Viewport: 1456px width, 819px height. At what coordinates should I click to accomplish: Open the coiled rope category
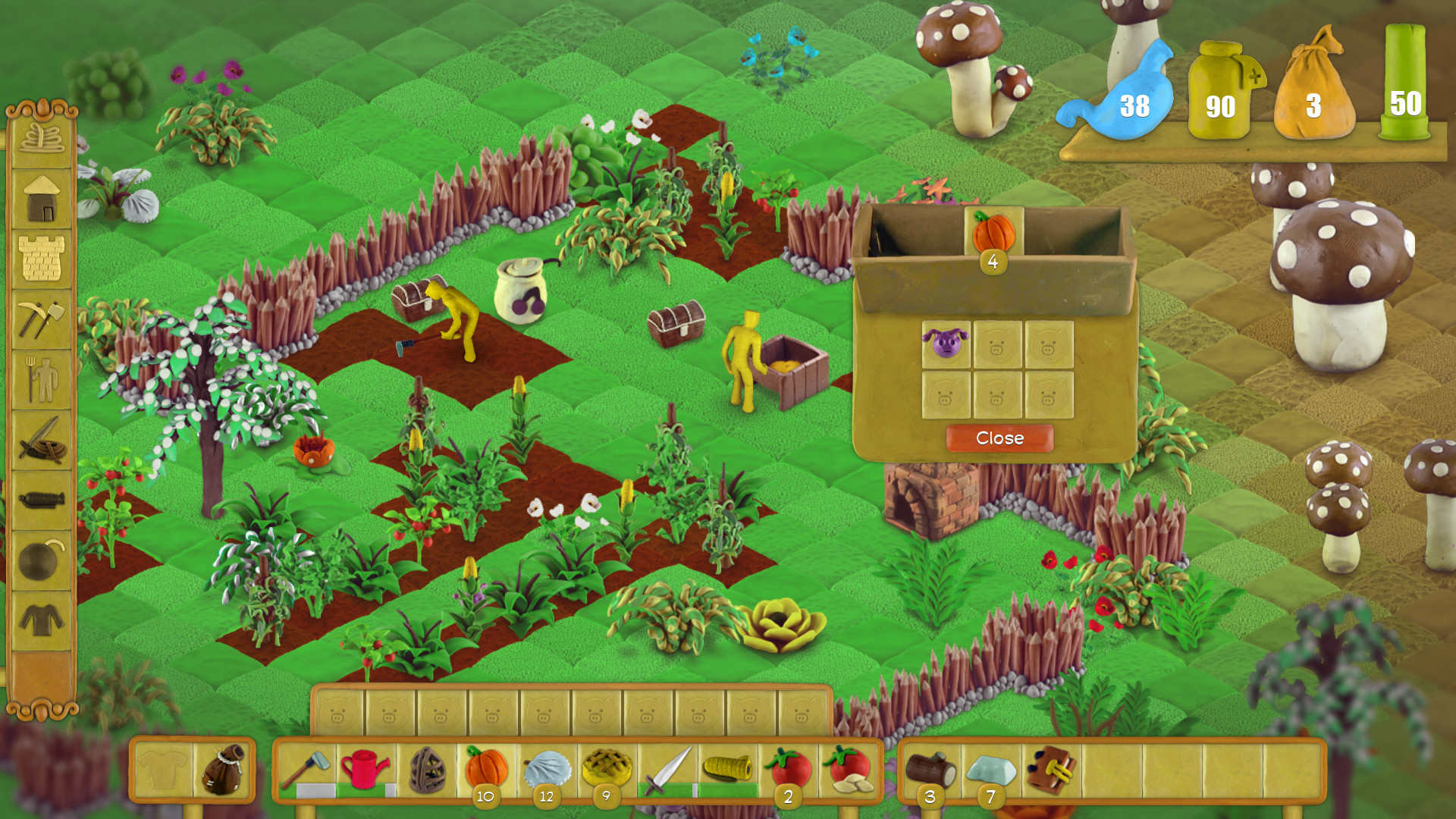[42, 138]
